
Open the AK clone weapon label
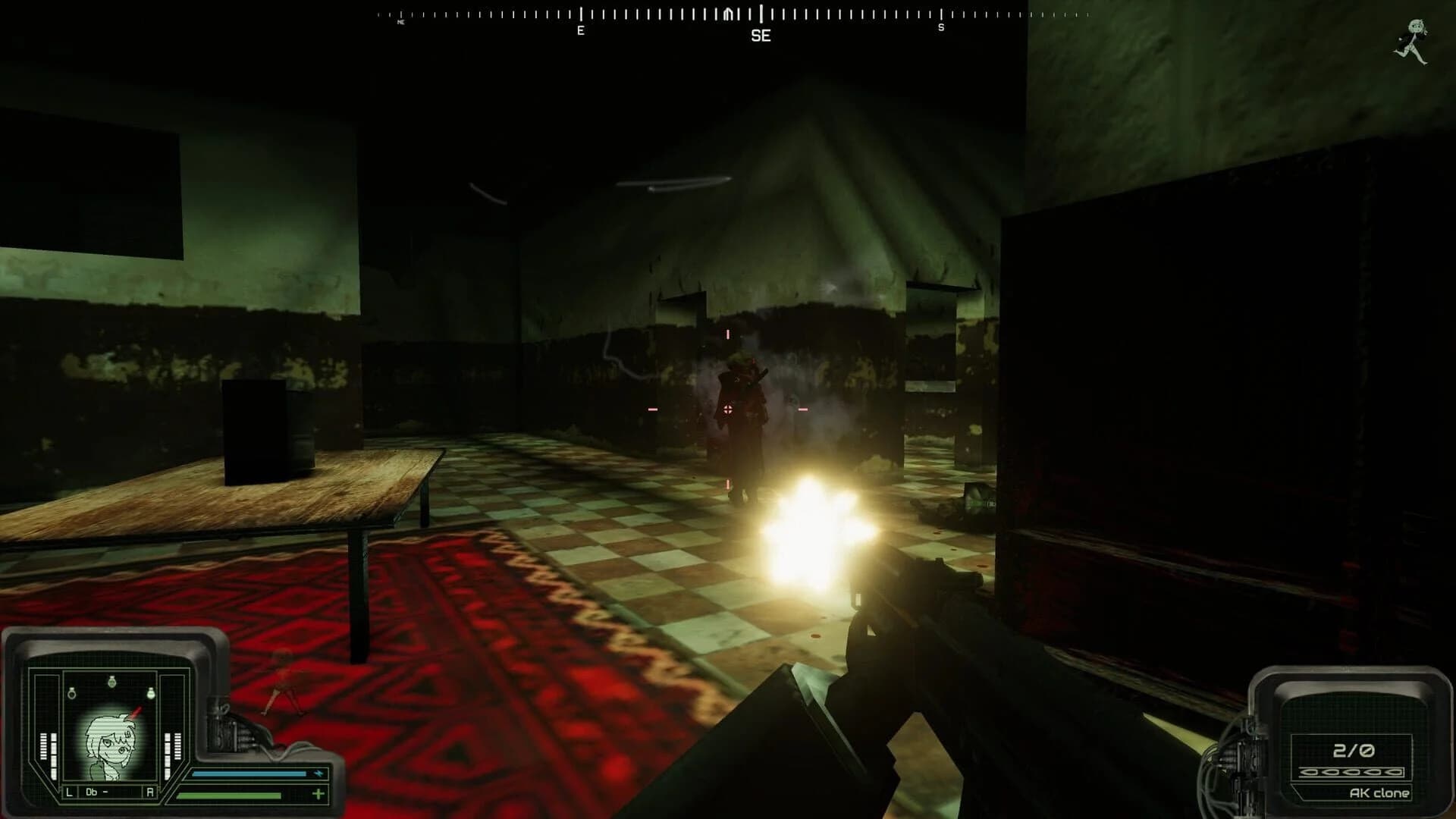(1379, 792)
